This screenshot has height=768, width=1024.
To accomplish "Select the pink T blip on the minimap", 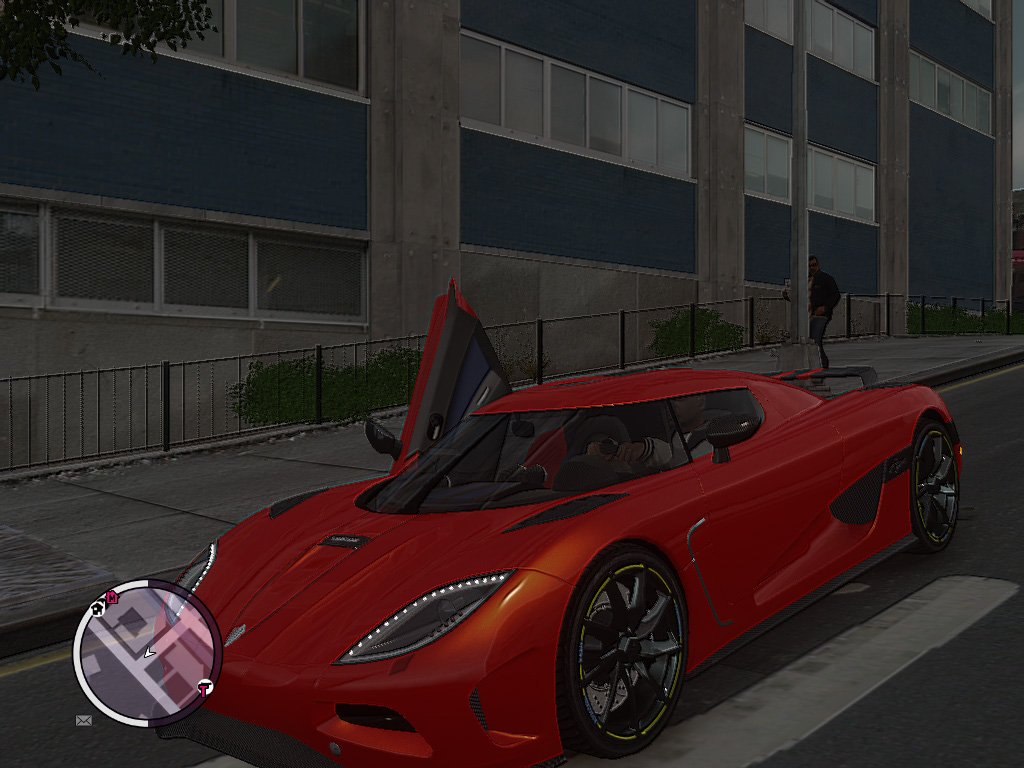I will 204,689.
